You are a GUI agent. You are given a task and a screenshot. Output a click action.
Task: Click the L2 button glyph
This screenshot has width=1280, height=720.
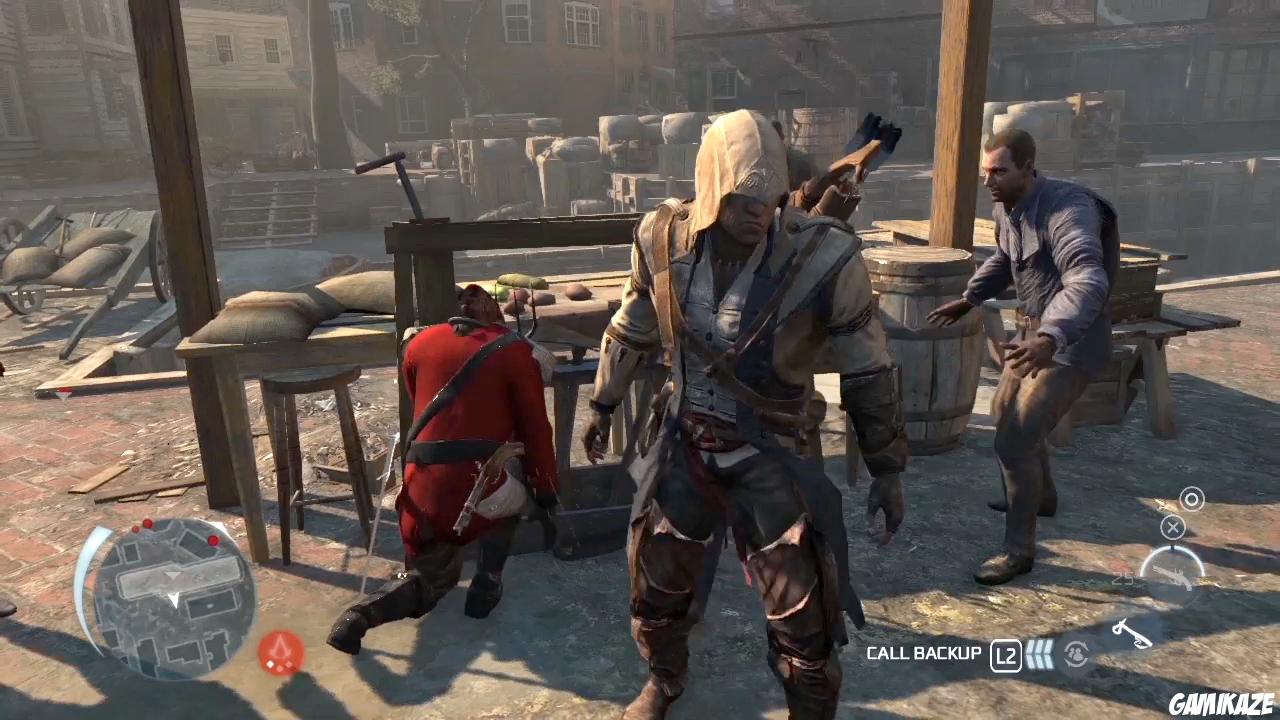click(1005, 654)
